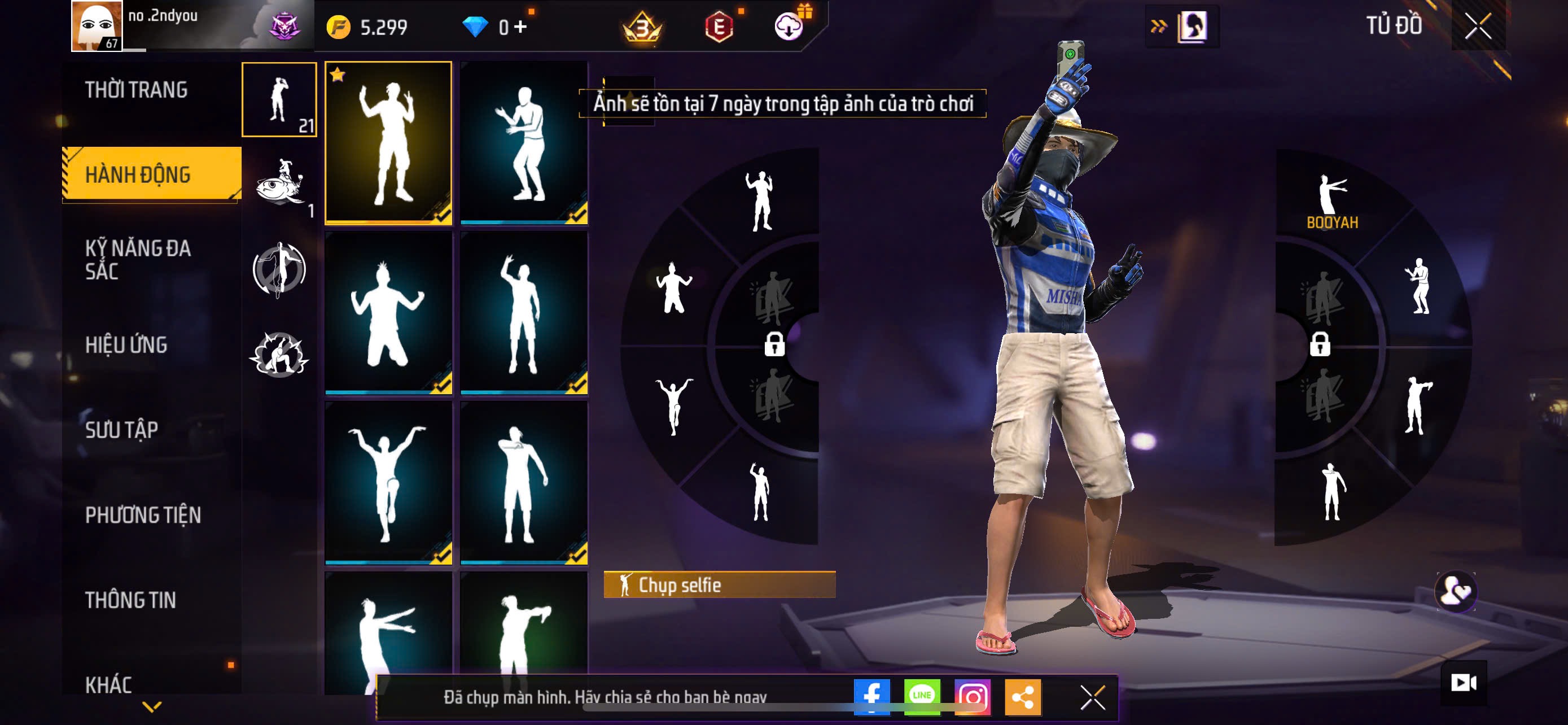Click the video camera record button
This screenshot has width=1568, height=725.
point(1464,683)
